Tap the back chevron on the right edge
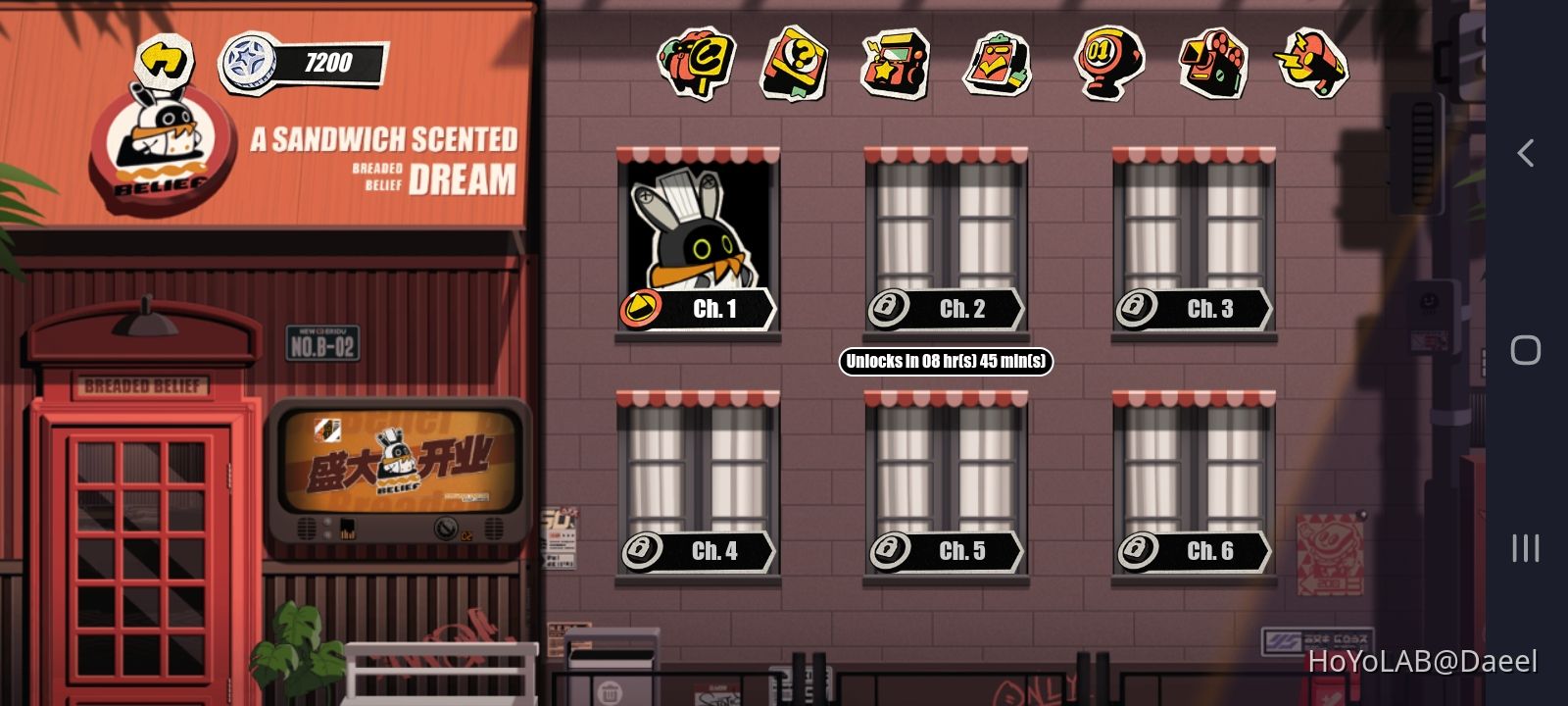Viewport: 1568px width, 706px height. pyautogui.click(x=1525, y=153)
